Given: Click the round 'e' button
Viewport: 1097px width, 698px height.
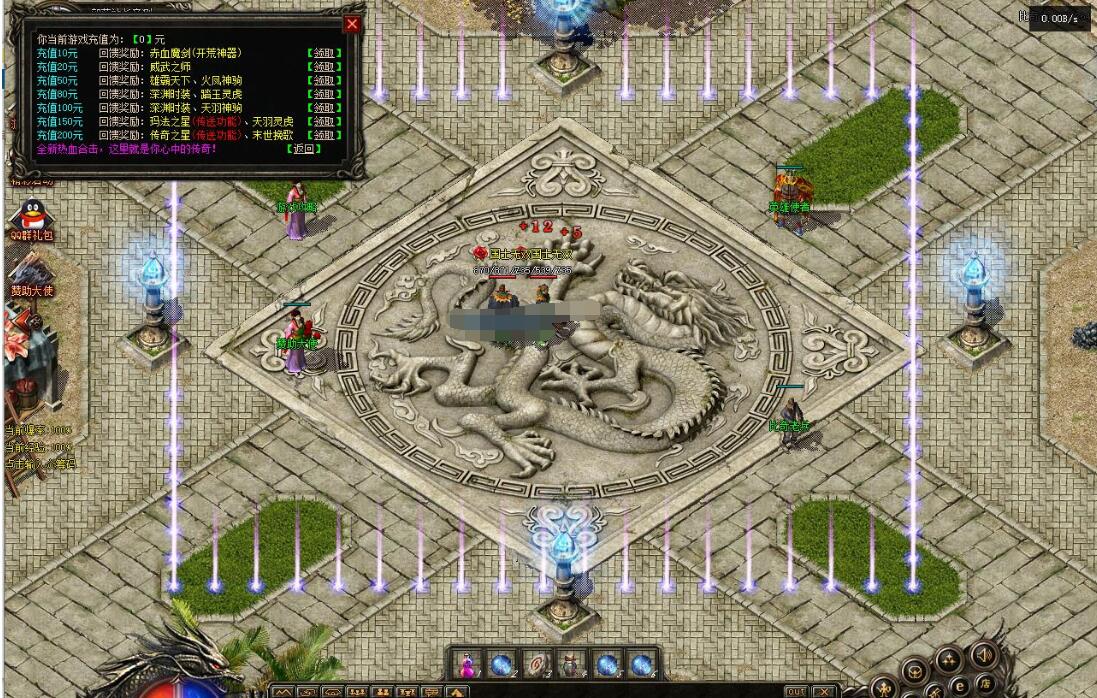Looking at the screenshot, I should 960,684.
